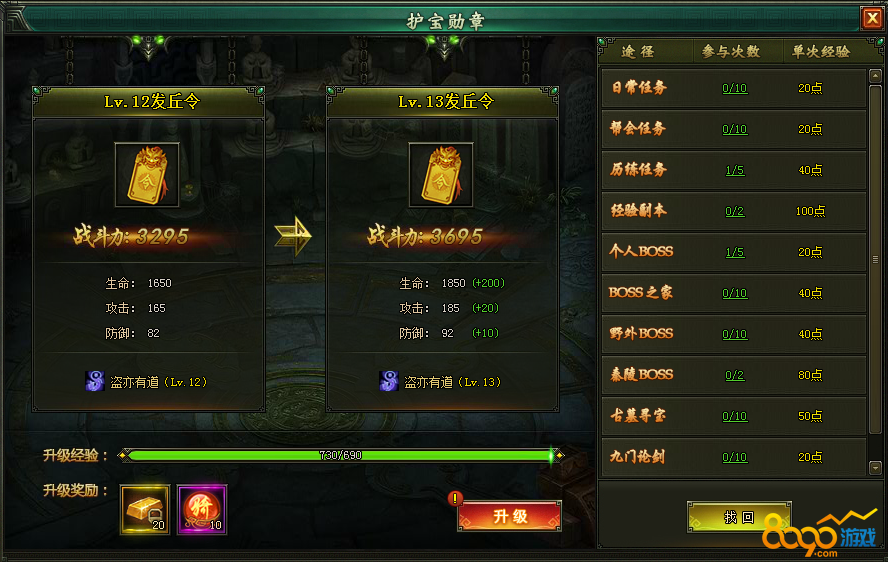Open the BOSS之家 participation count link
This screenshot has height=562, width=888.
tap(735, 293)
